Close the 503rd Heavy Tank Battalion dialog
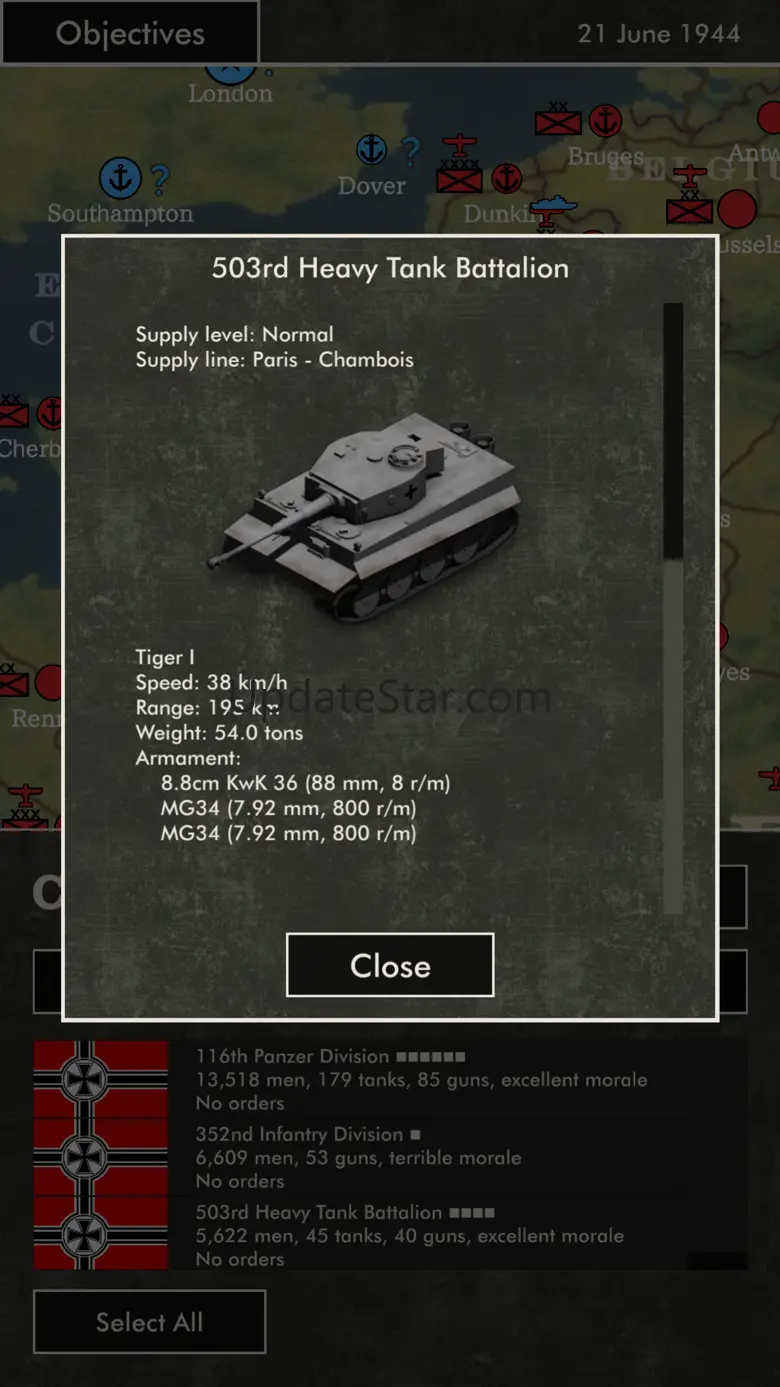The height and width of the screenshot is (1387, 780). click(390, 965)
